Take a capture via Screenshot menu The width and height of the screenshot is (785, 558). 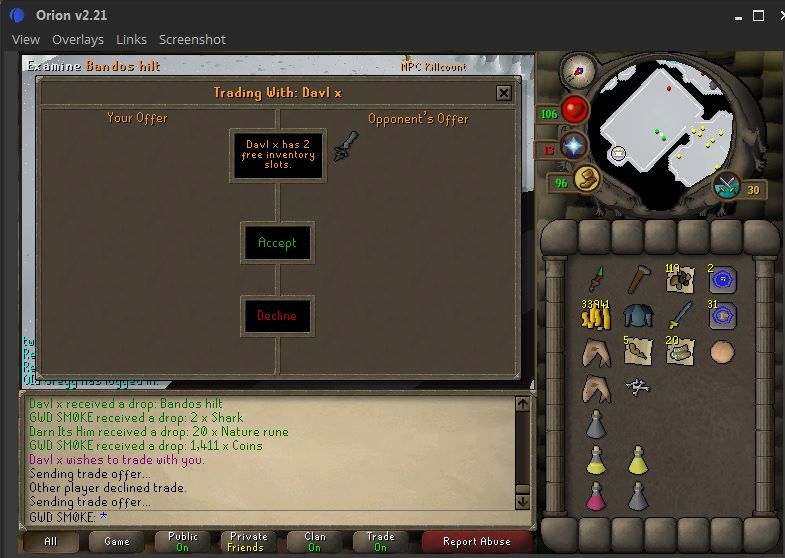tap(192, 39)
